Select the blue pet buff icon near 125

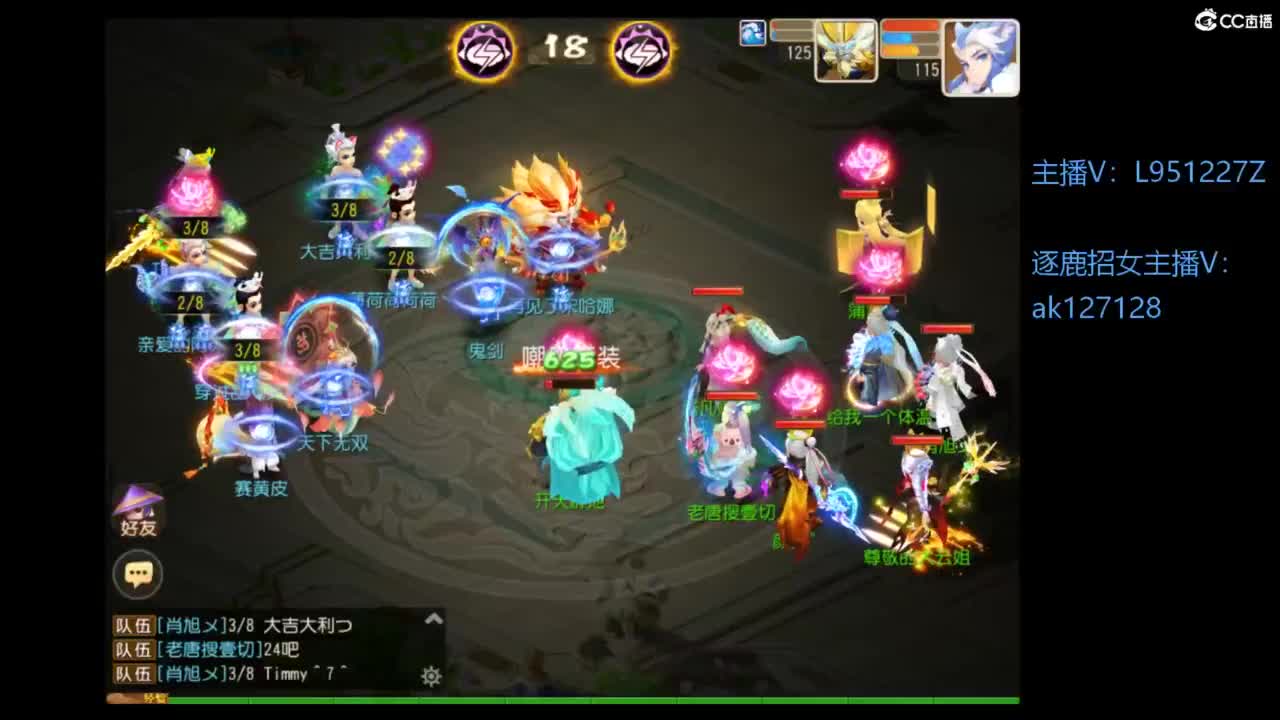coord(752,32)
